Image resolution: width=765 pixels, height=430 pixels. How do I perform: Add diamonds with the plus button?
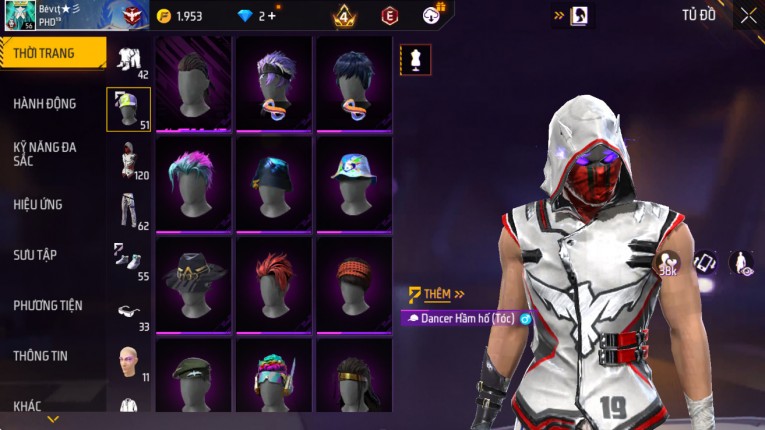pyautogui.click(x=273, y=16)
